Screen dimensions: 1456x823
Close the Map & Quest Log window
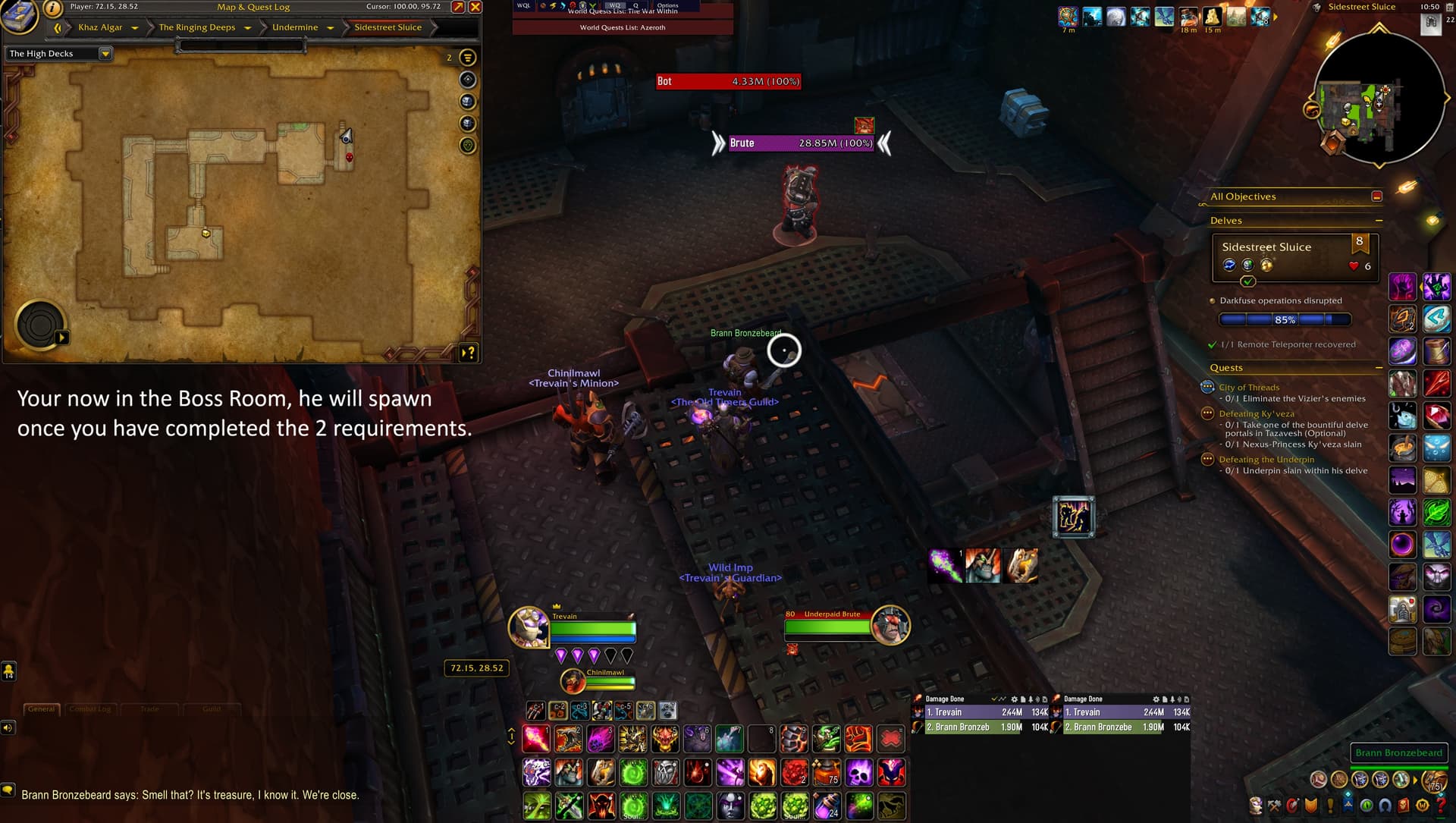tap(475, 7)
